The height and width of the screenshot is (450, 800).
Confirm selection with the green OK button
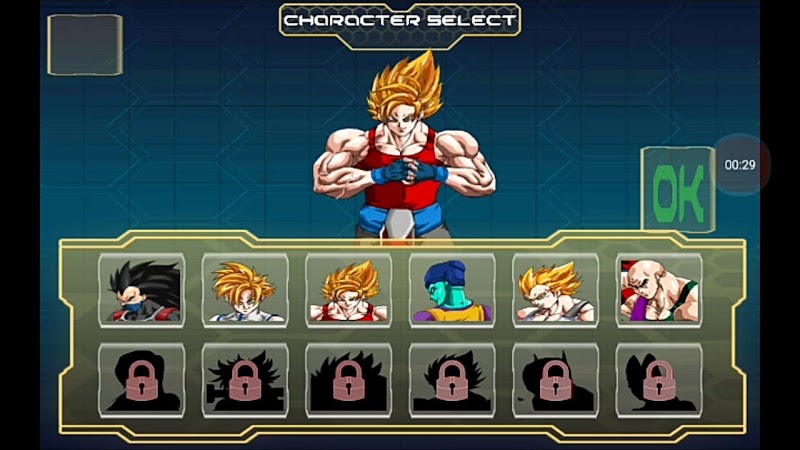click(678, 190)
